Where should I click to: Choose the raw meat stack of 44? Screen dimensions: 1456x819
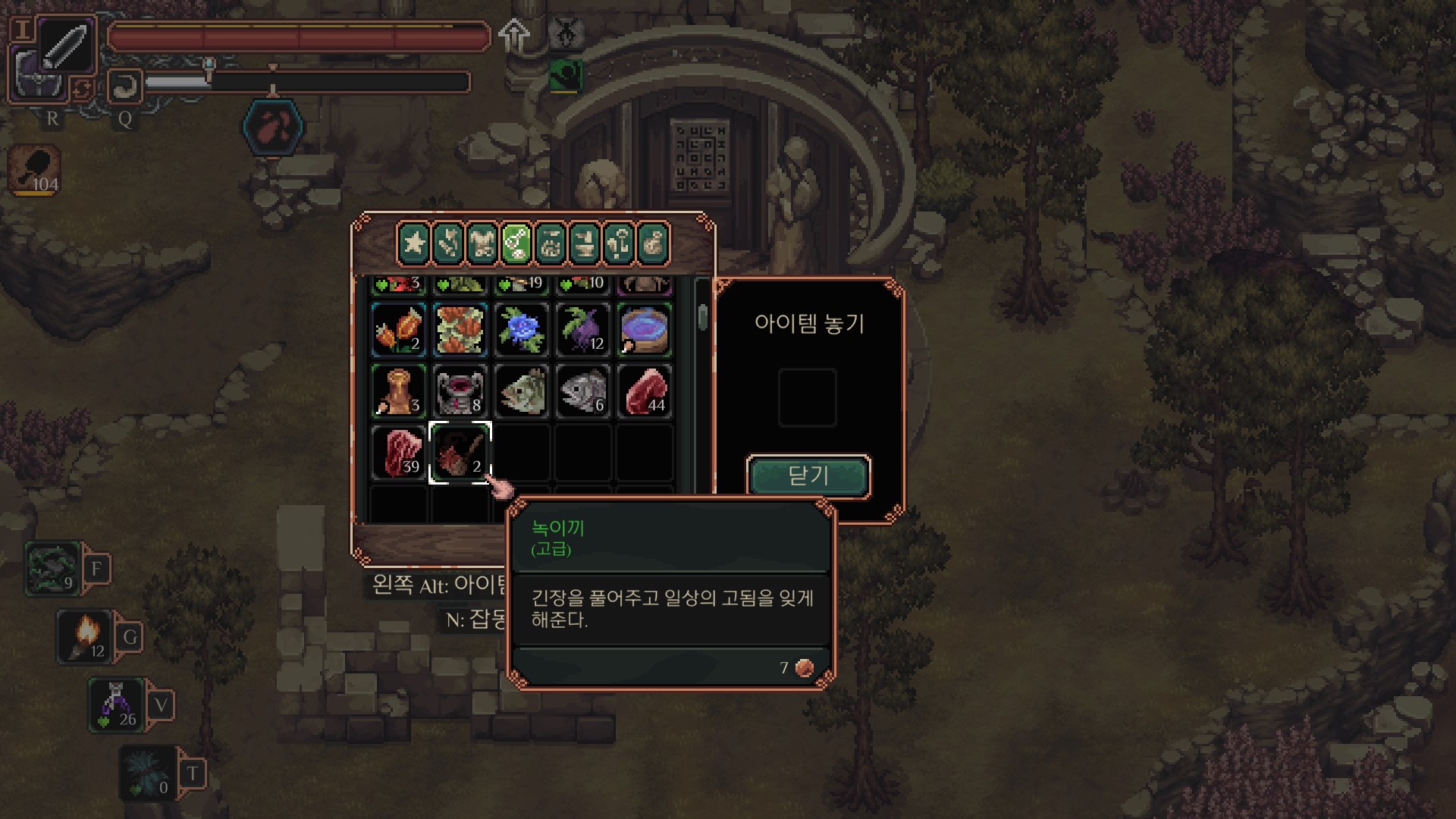pos(644,391)
